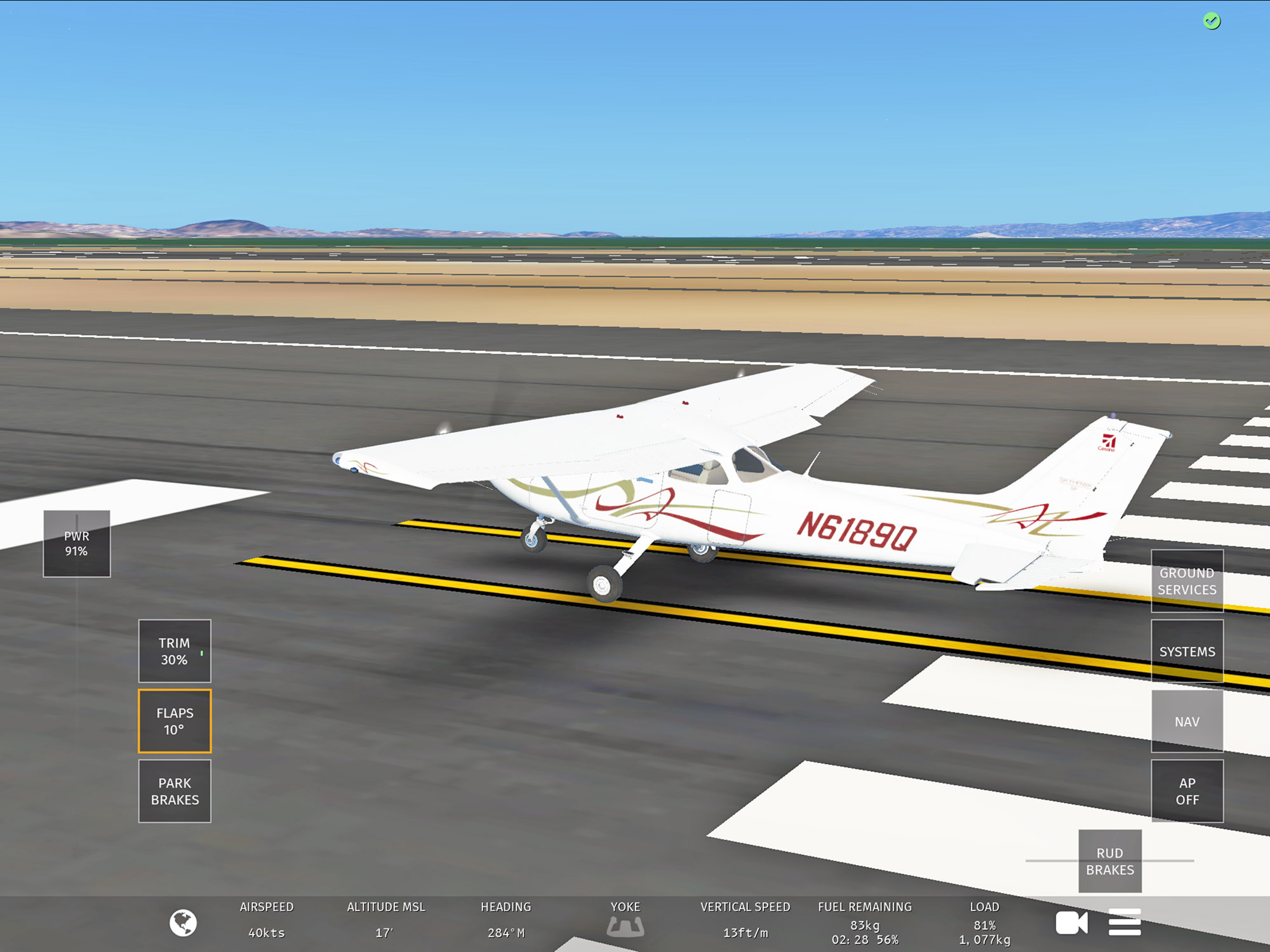Screen dimensions: 1270x952
Task: Tap the LOAD status item
Action: (x=985, y=923)
